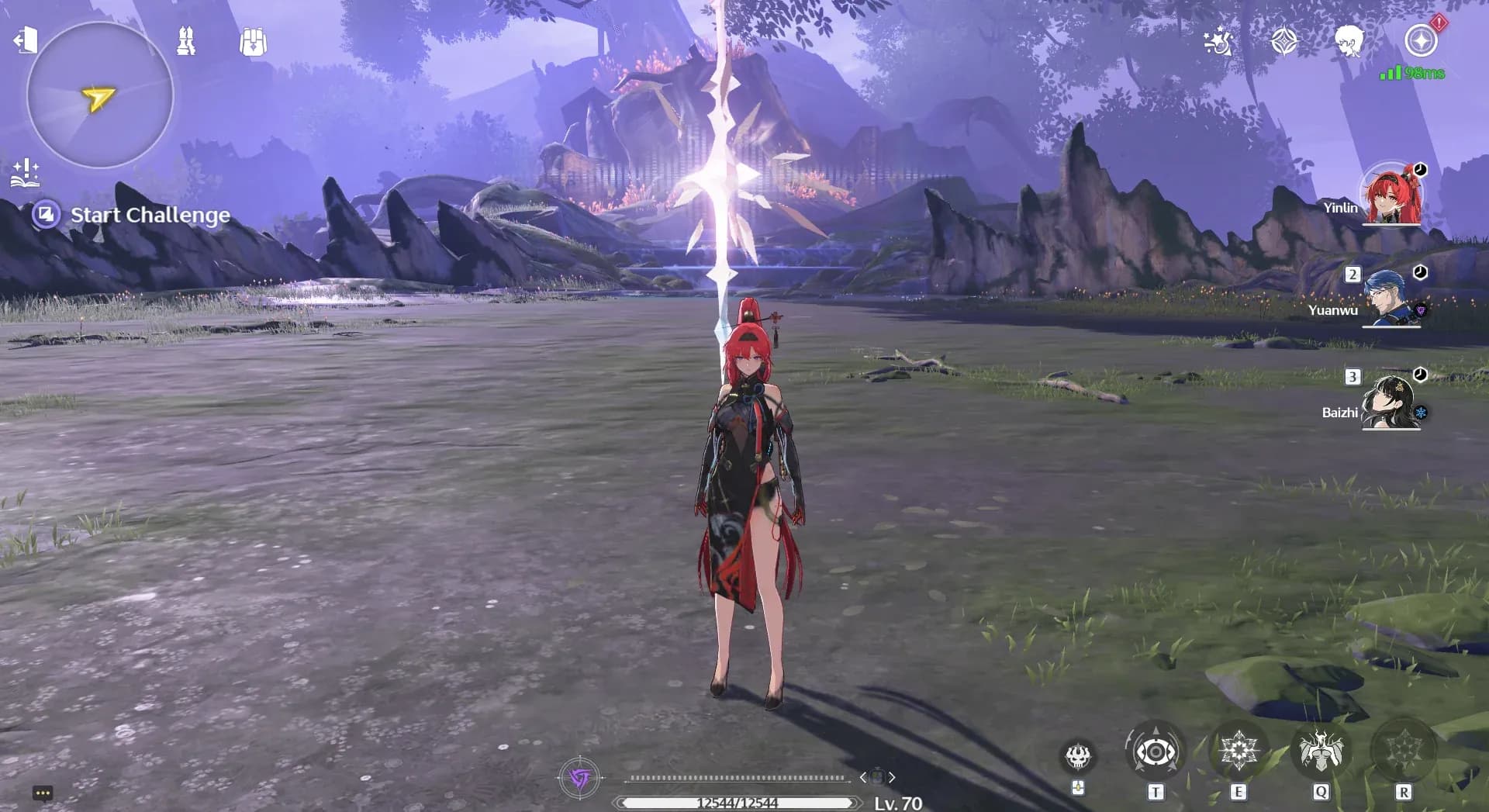
Task: Open the guidebook icon beside Start Challenge
Action: (25, 173)
